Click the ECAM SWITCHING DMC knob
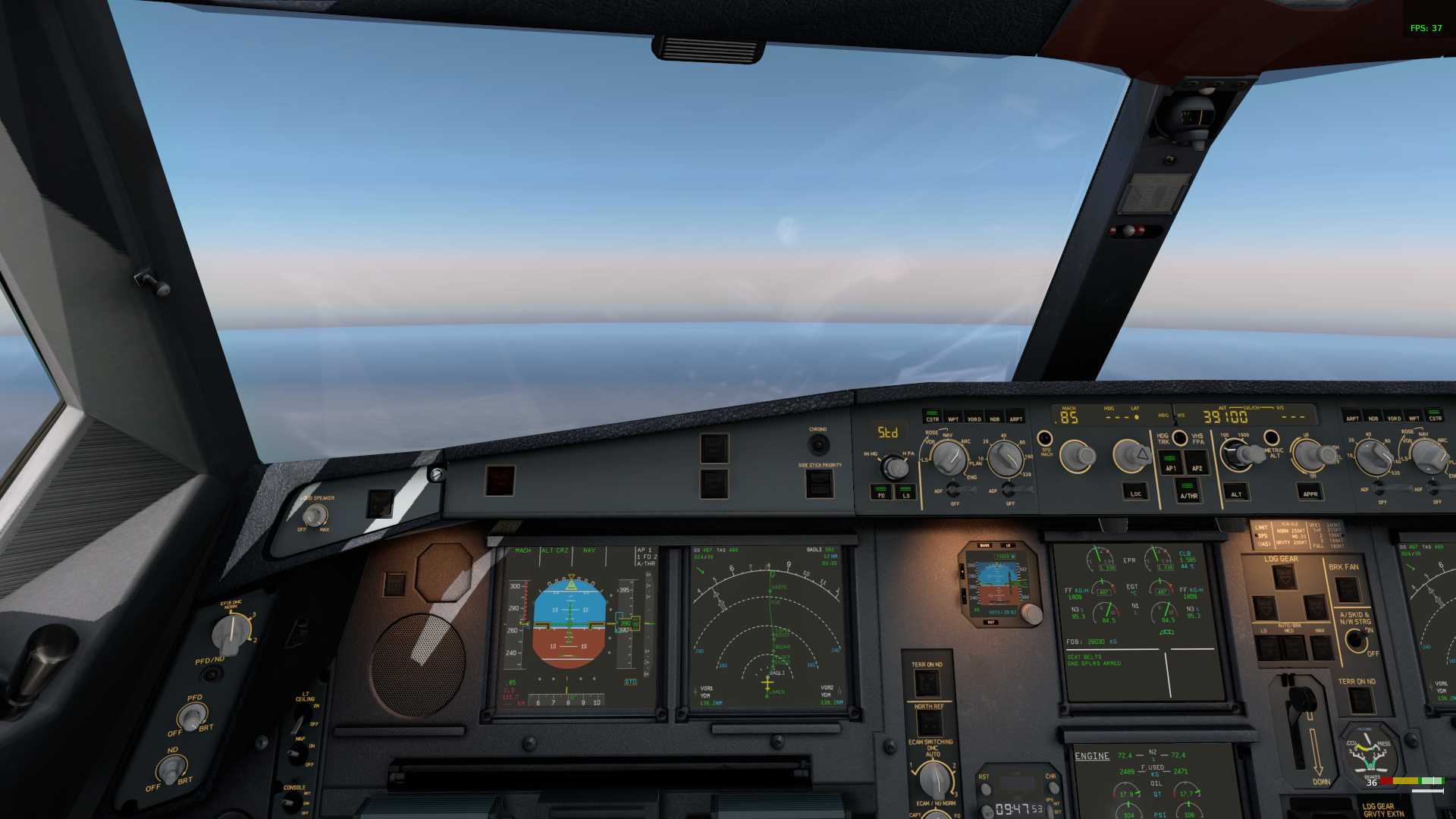Image resolution: width=1456 pixels, height=819 pixels. click(x=934, y=779)
